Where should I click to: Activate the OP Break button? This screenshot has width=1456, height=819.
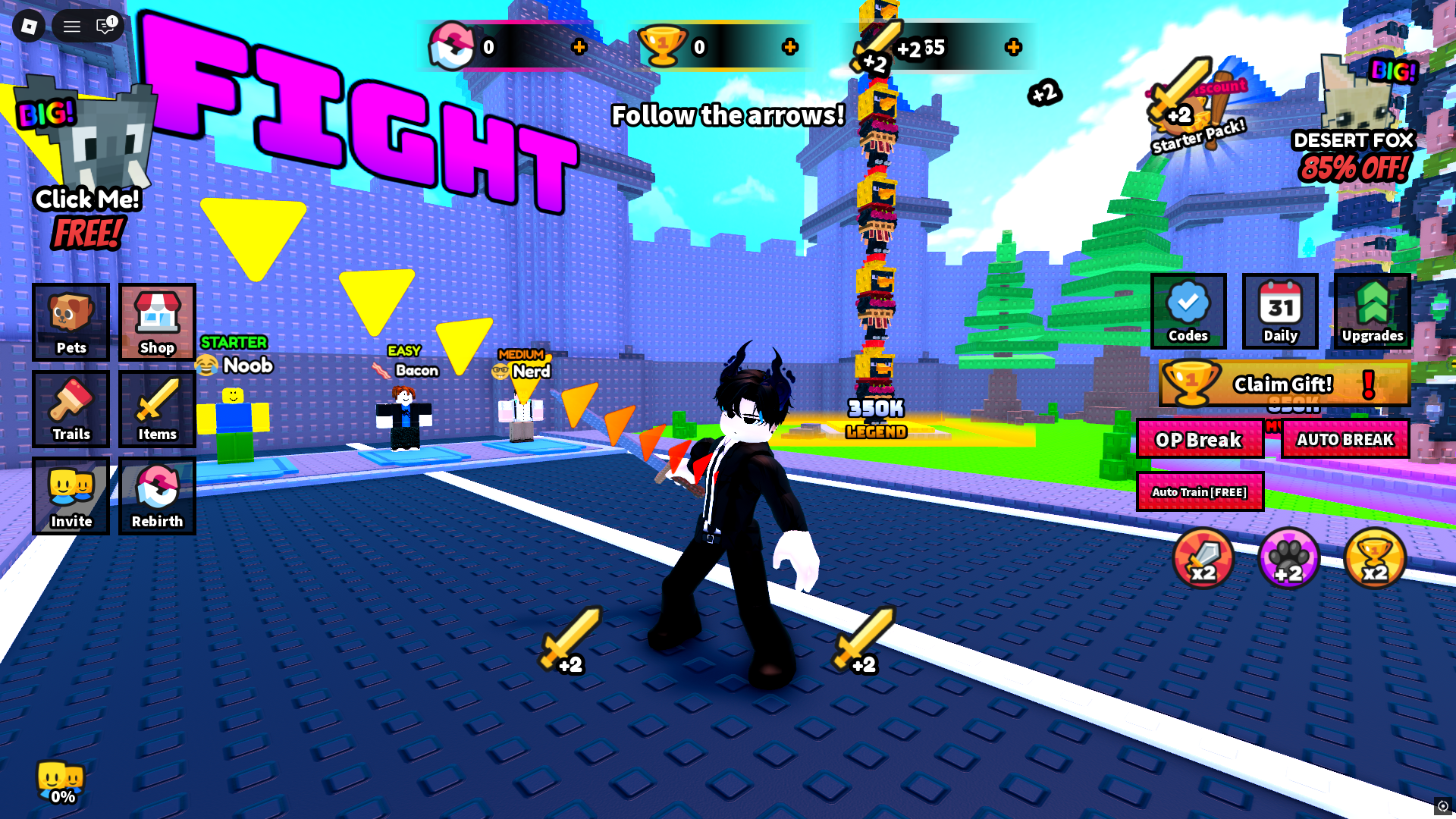pyautogui.click(x=1199, y=439)
